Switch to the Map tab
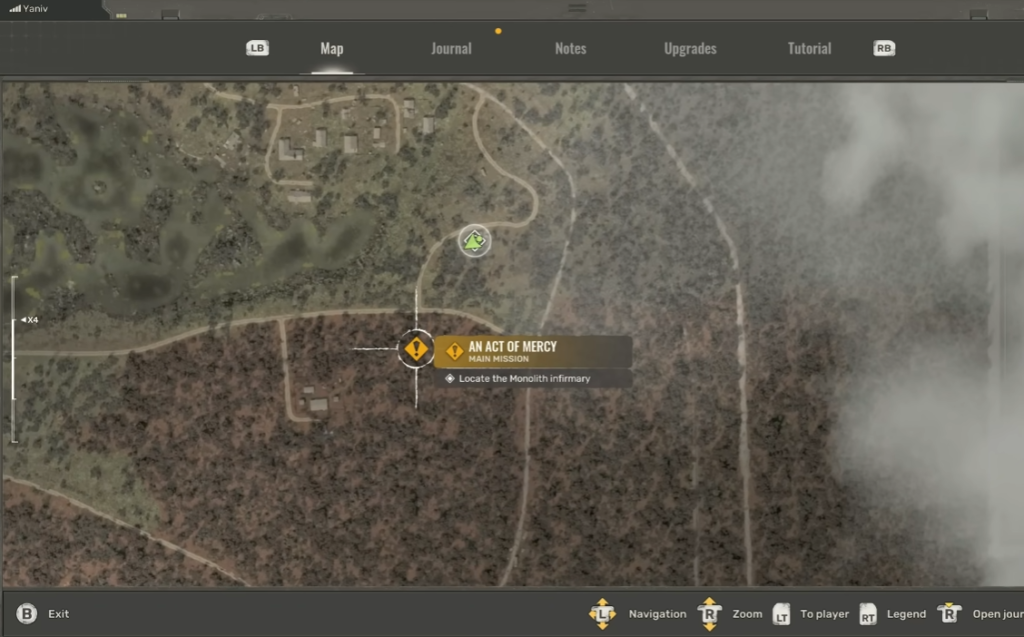This screenshot has width=1024, height=637. (331, 49)
